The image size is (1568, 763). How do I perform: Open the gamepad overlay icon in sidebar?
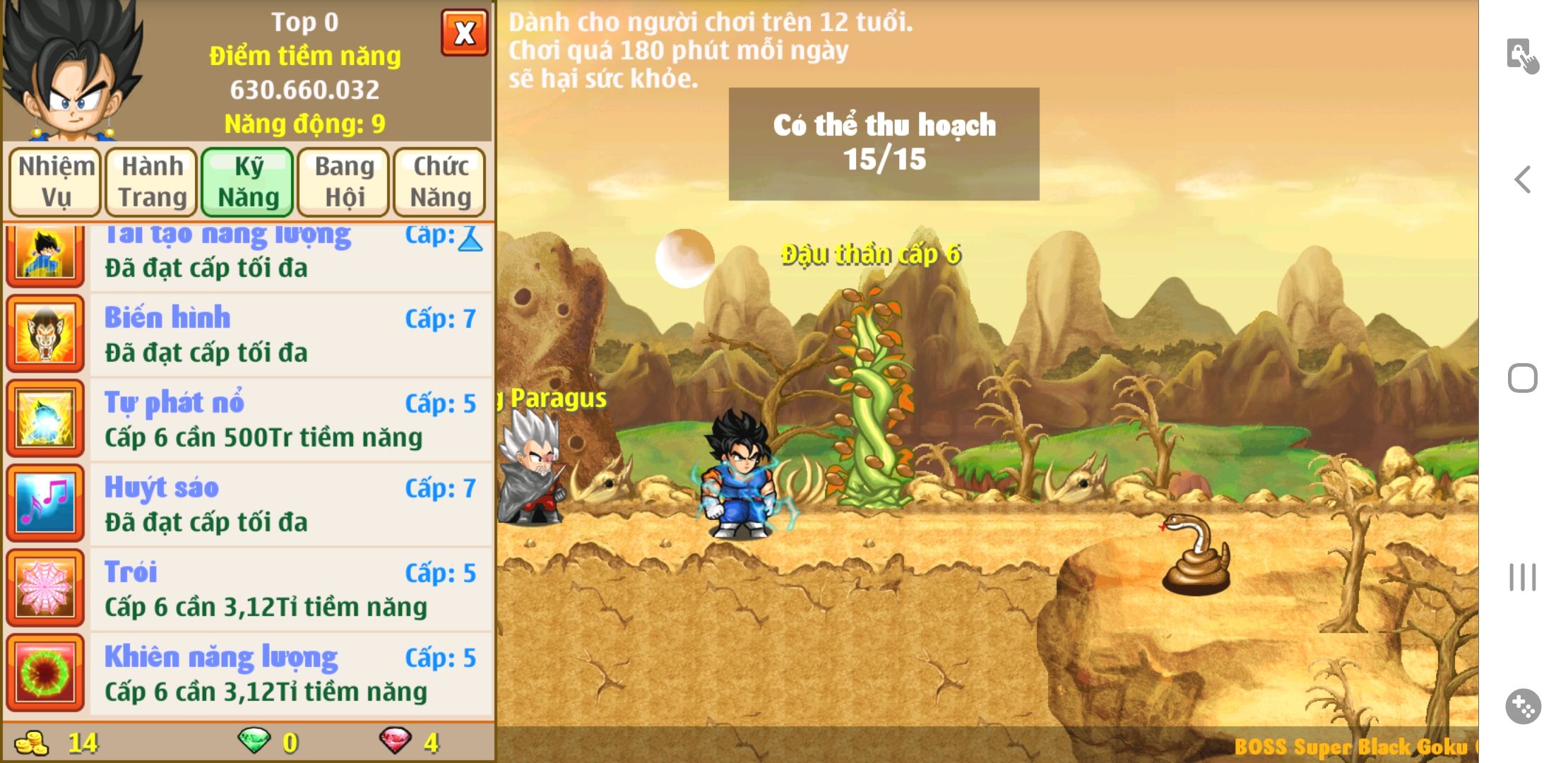click(1523, 706)
